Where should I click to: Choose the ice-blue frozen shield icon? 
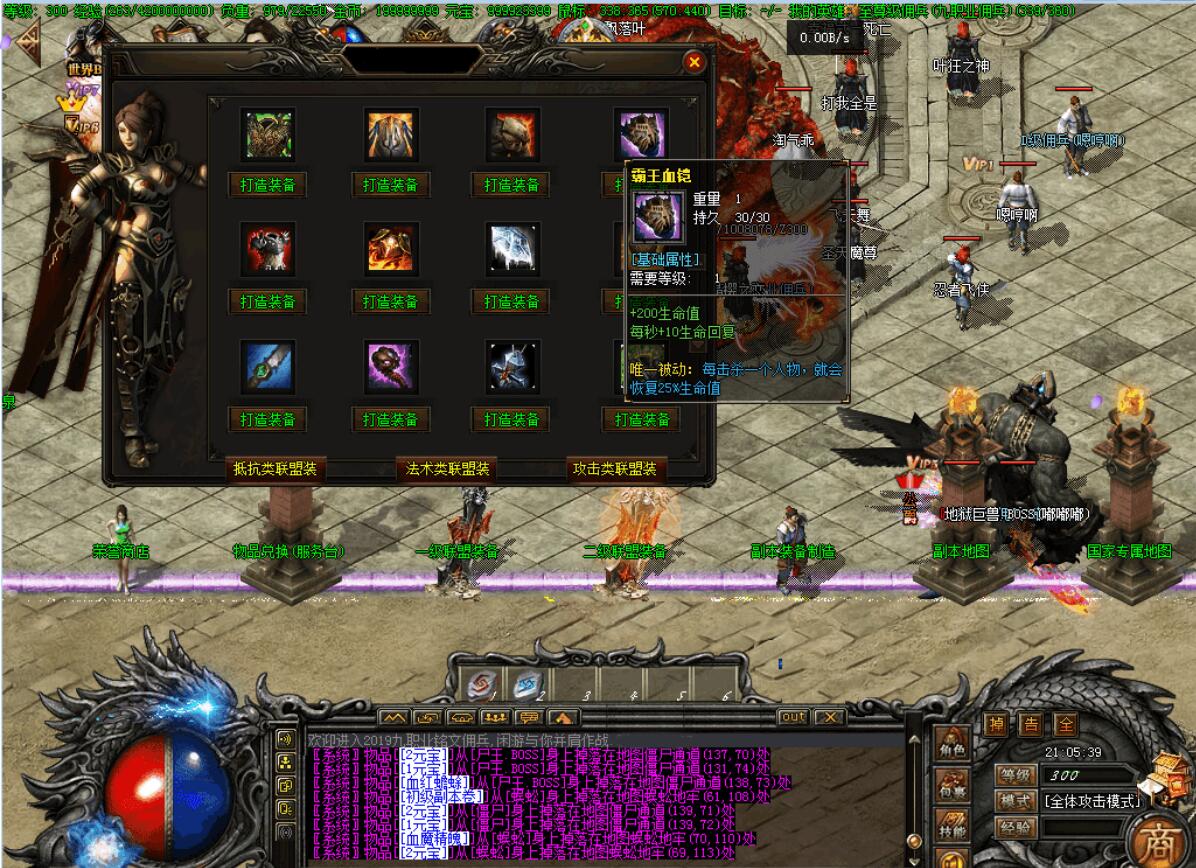point(513,249)
